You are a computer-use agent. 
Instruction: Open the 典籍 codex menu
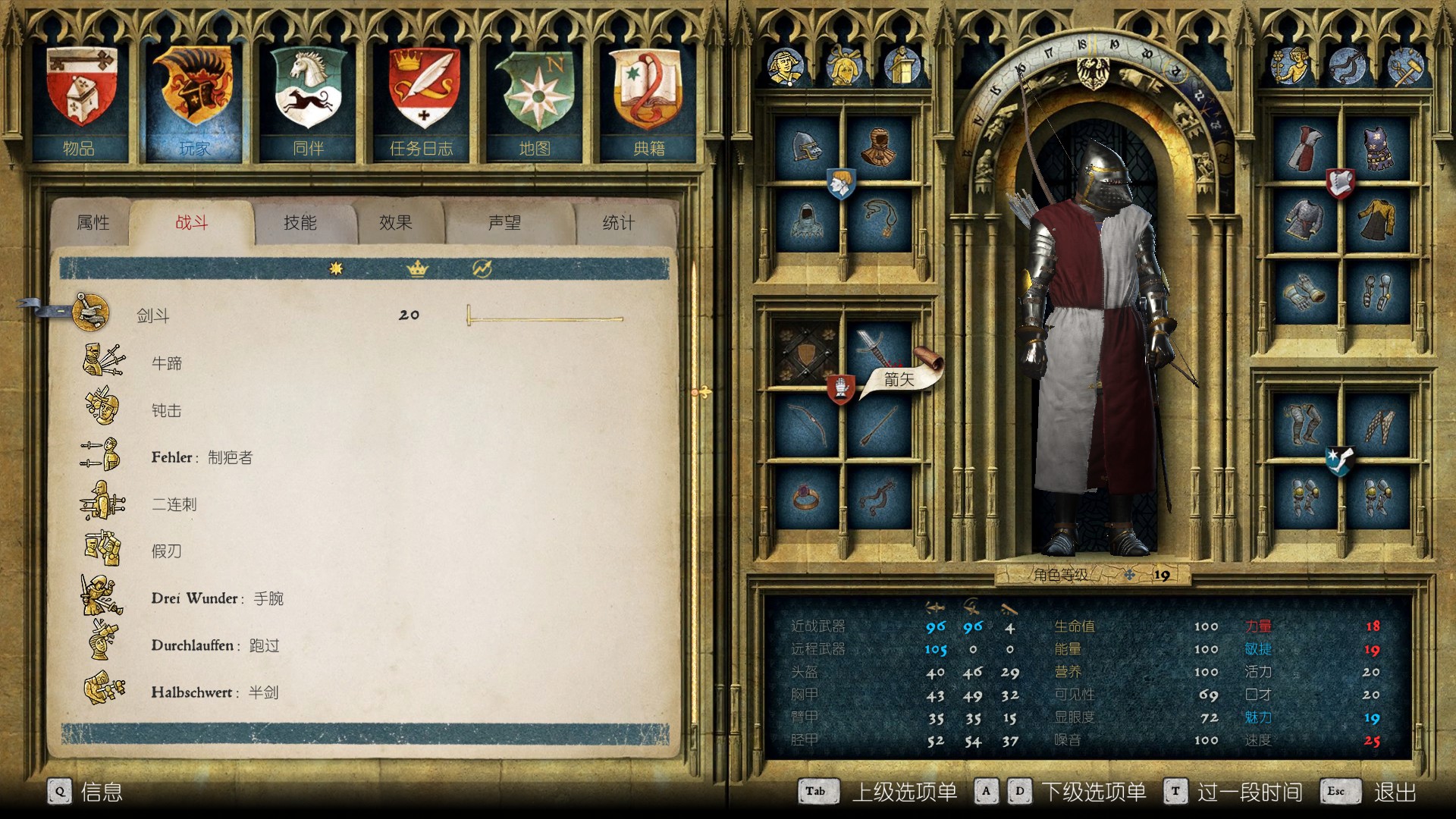point(649,102)
